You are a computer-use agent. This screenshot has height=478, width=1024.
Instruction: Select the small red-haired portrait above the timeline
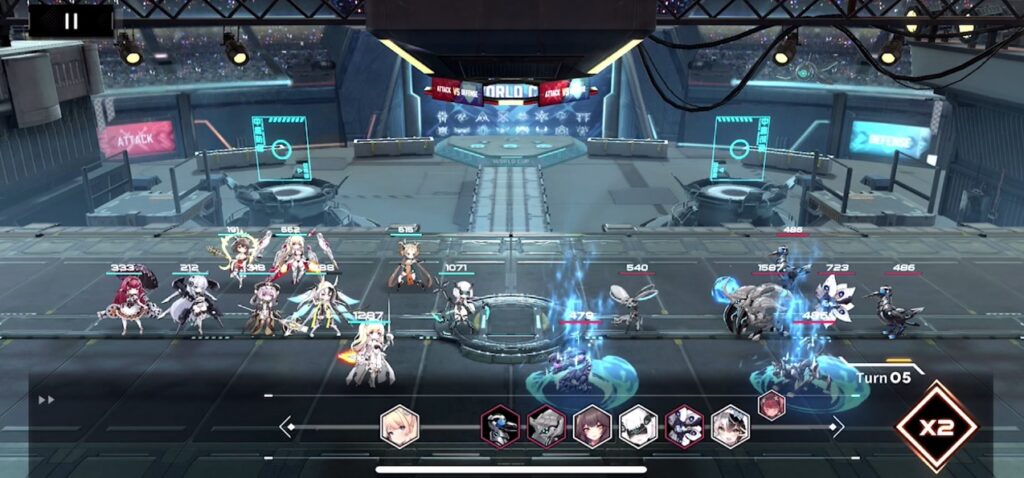tap(772, 404)
